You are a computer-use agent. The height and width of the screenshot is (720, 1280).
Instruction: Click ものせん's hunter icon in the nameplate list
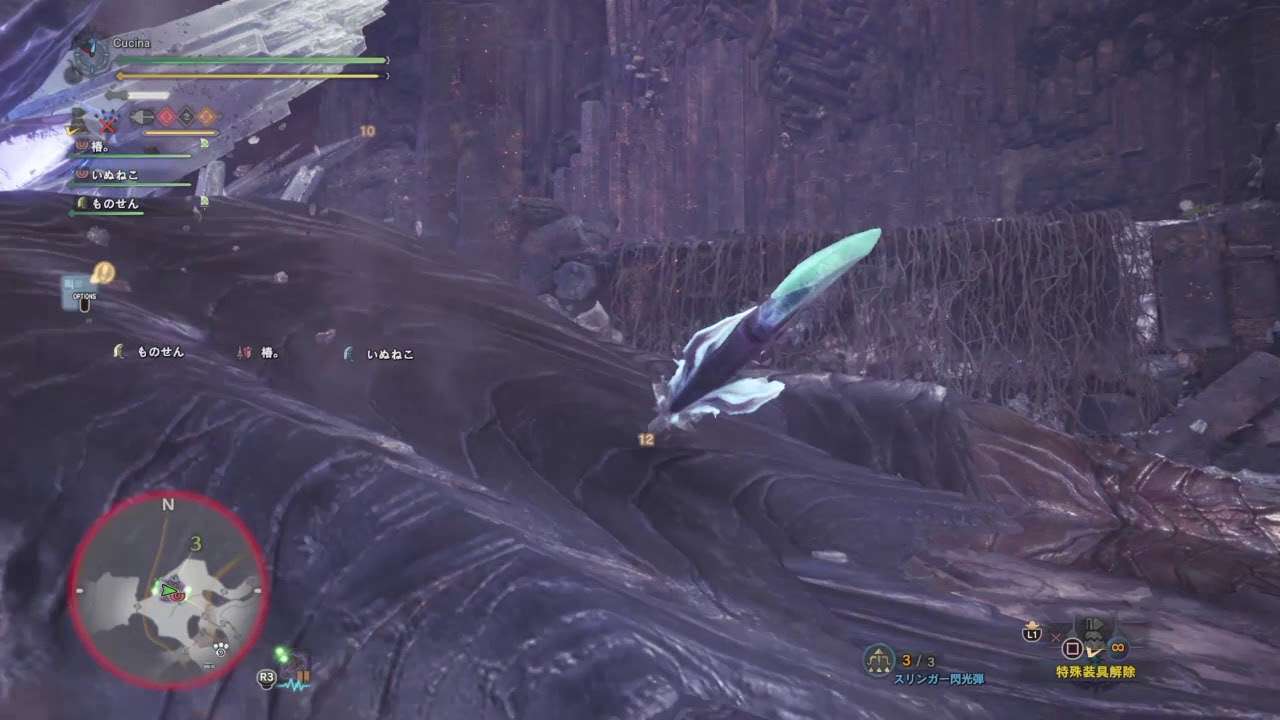pyautogui.click(x=84, y=204)
